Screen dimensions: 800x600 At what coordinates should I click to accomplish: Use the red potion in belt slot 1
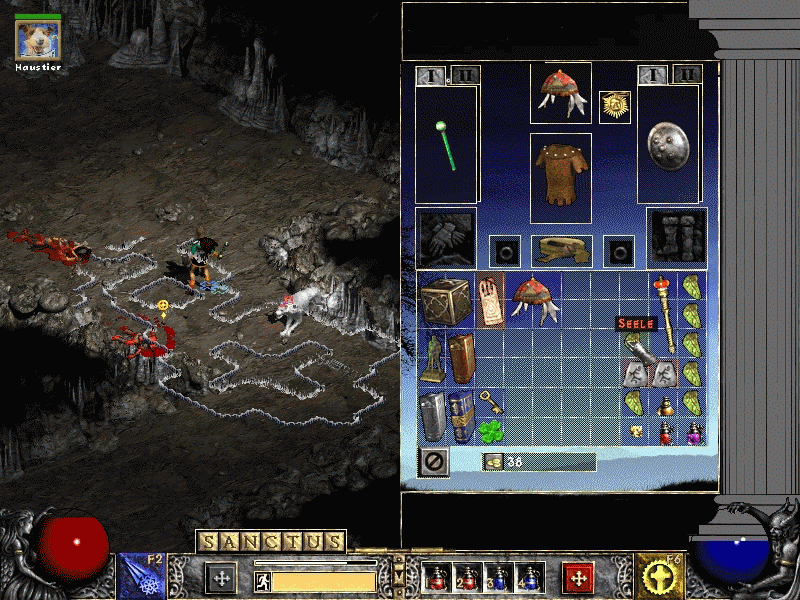tap(437, 578)
